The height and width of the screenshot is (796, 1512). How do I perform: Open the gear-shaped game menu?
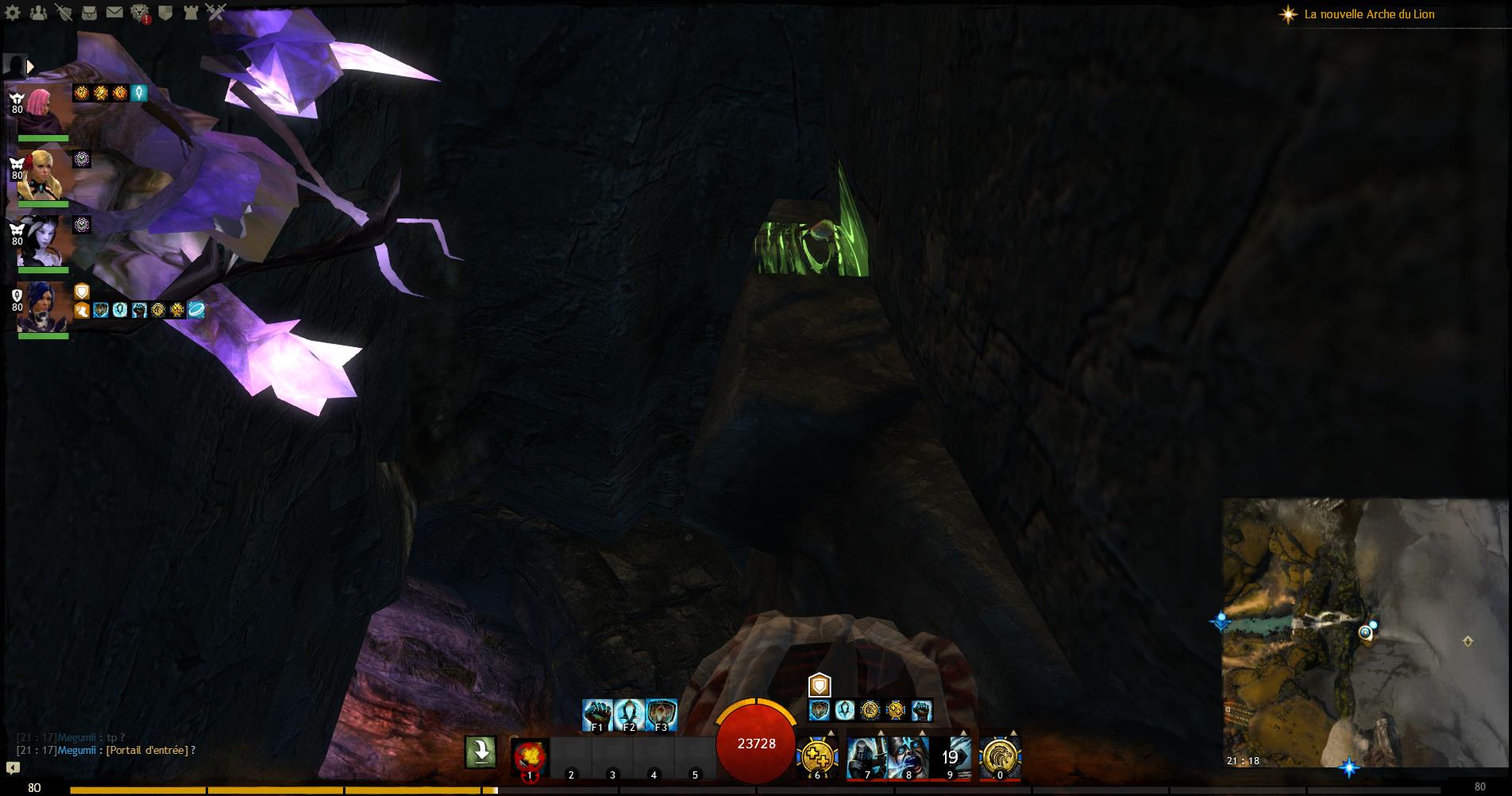tap(13, 12)
